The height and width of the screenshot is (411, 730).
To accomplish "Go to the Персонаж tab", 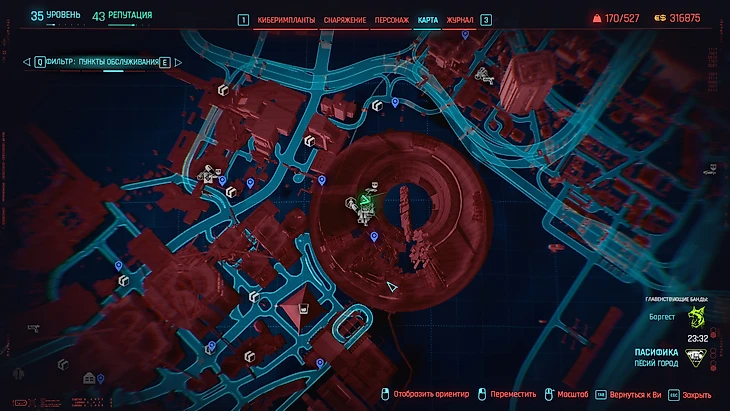I will pos(390,20).
